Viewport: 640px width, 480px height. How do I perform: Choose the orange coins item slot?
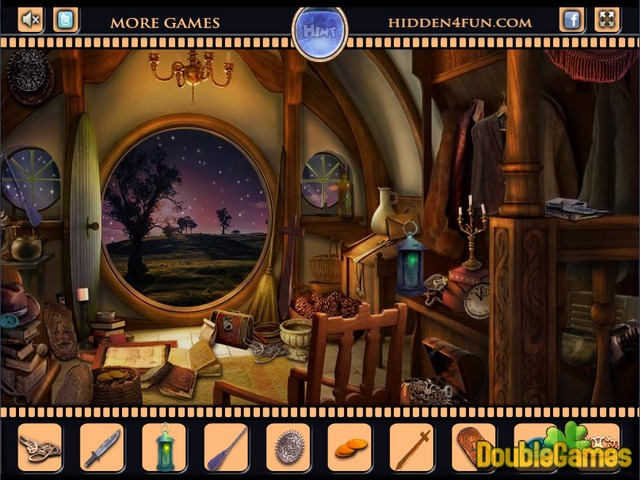point(349,446)
